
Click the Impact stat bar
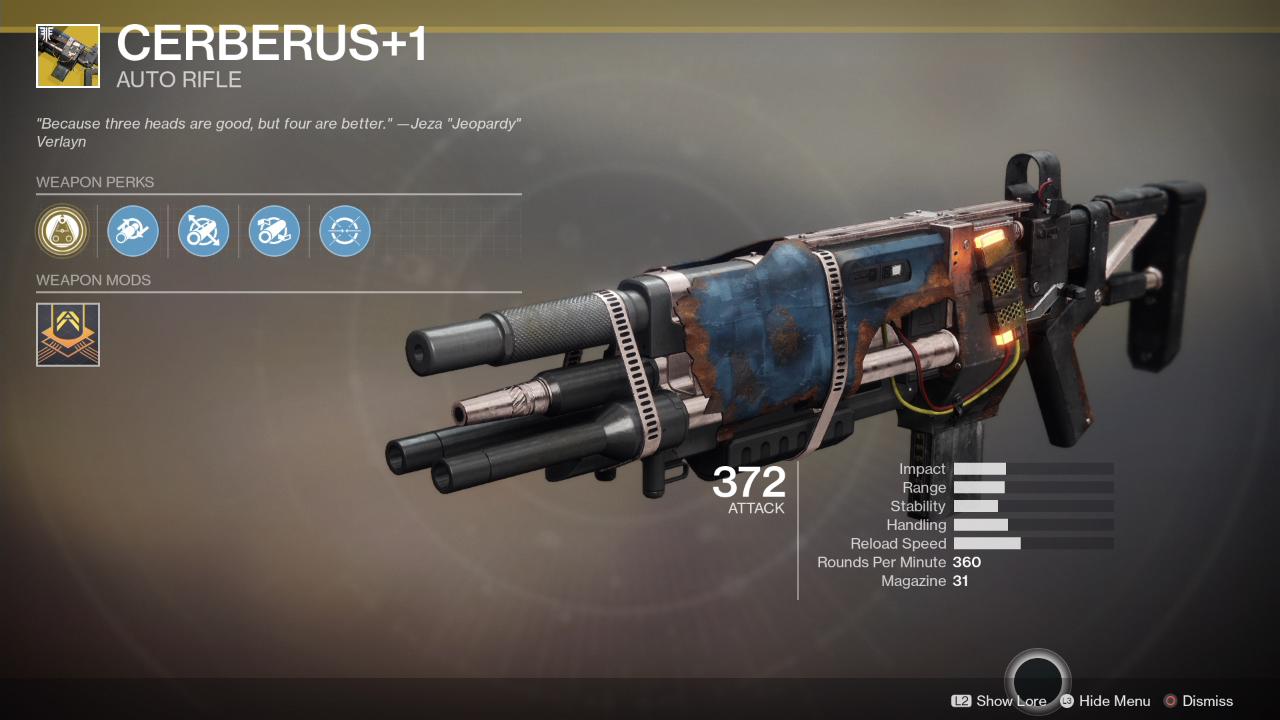tap(1035, 468)
